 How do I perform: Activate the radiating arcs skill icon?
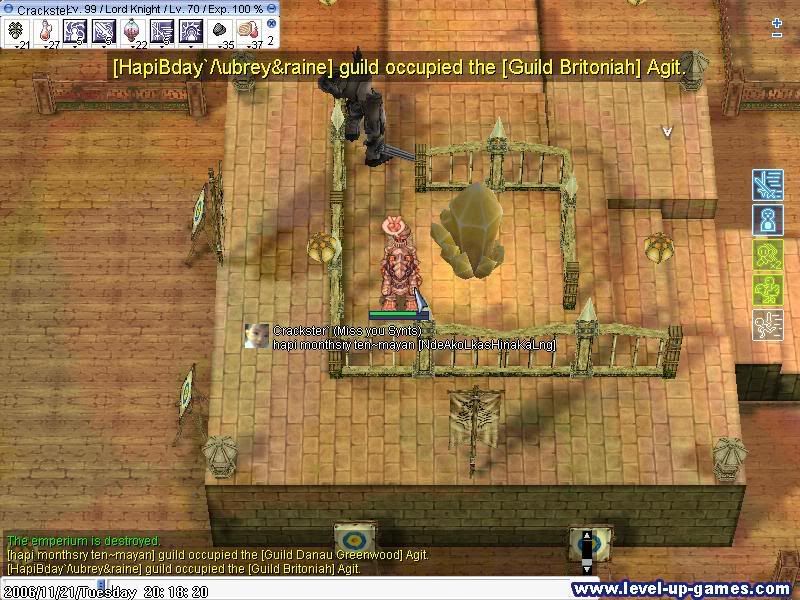(190, 32)
